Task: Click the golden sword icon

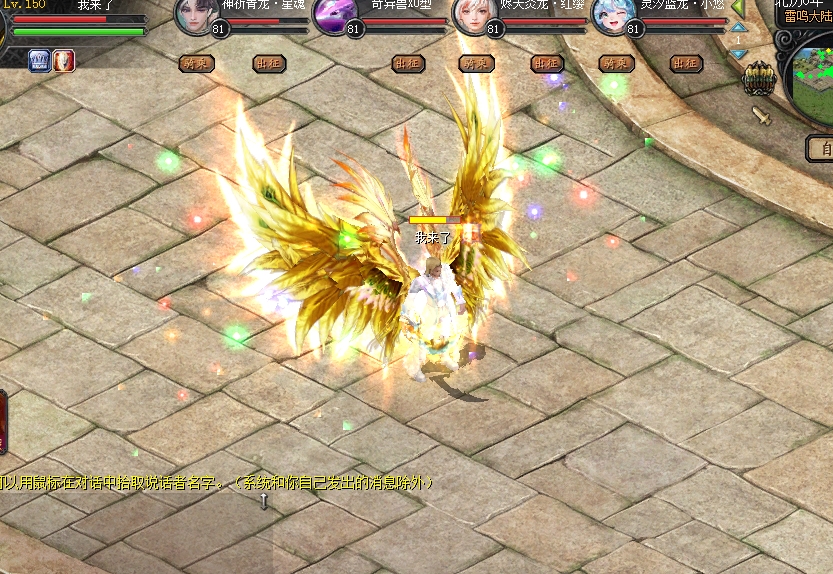Action: coord(762,115)
